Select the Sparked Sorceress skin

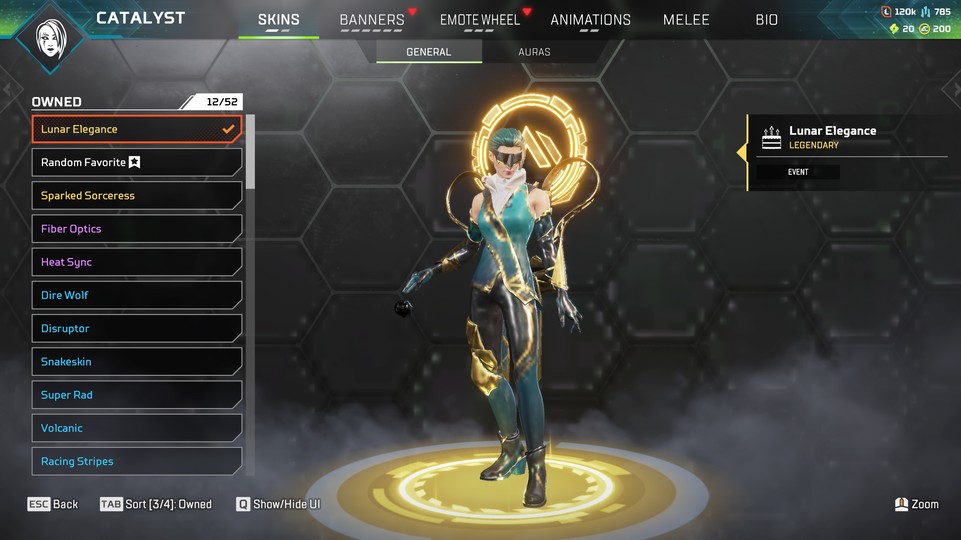click(137, 196)
